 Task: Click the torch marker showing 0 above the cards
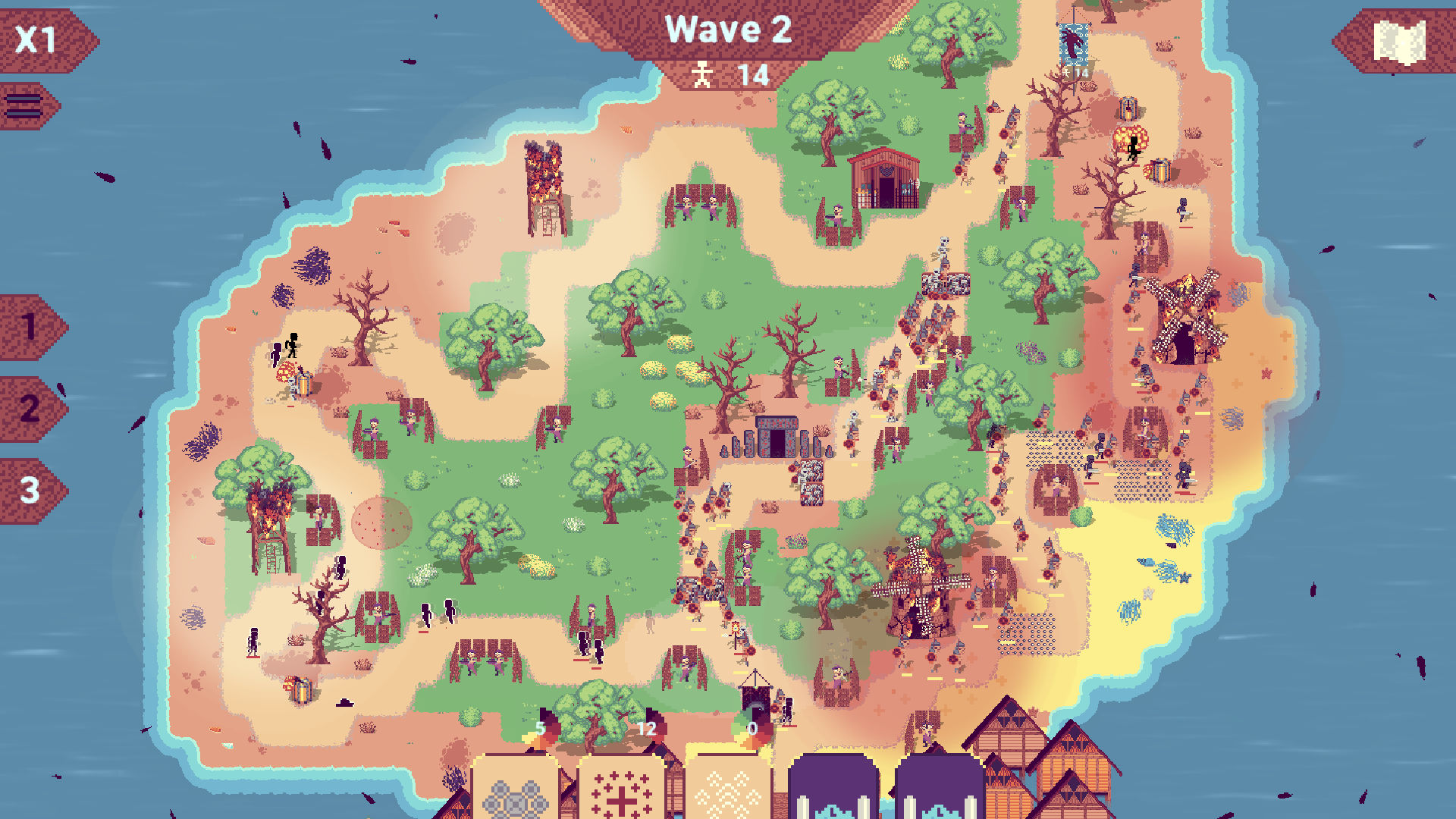(x=752, y=726)
